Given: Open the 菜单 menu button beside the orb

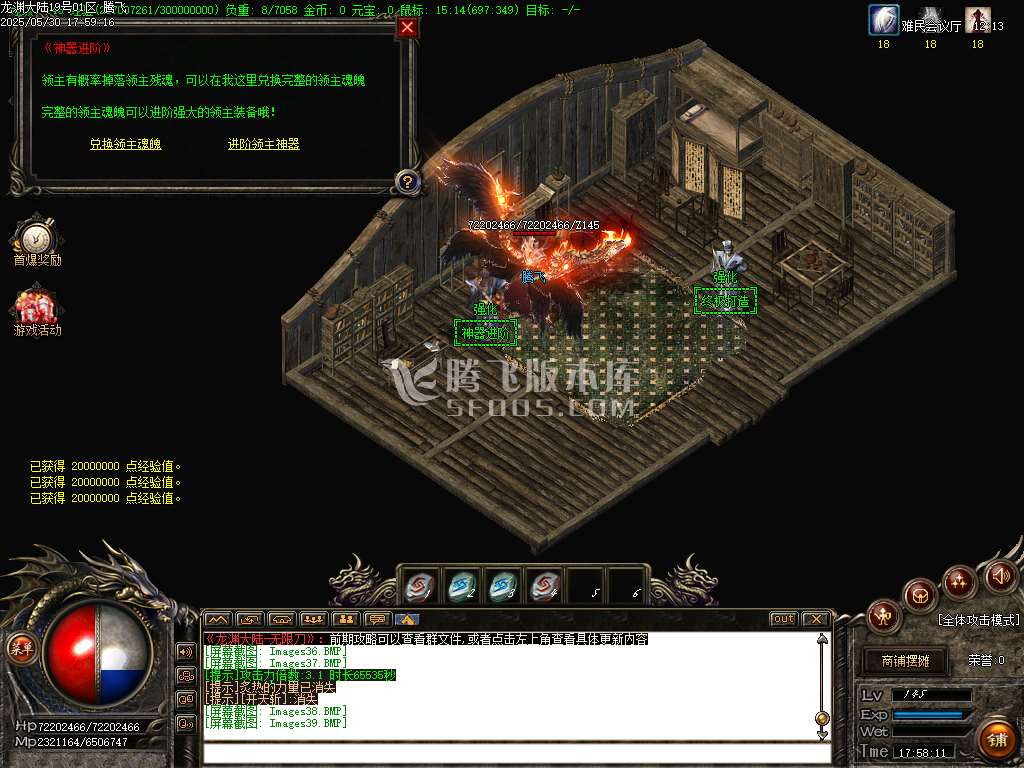Looking at the screenshot, I should click(x=21, y=647).
